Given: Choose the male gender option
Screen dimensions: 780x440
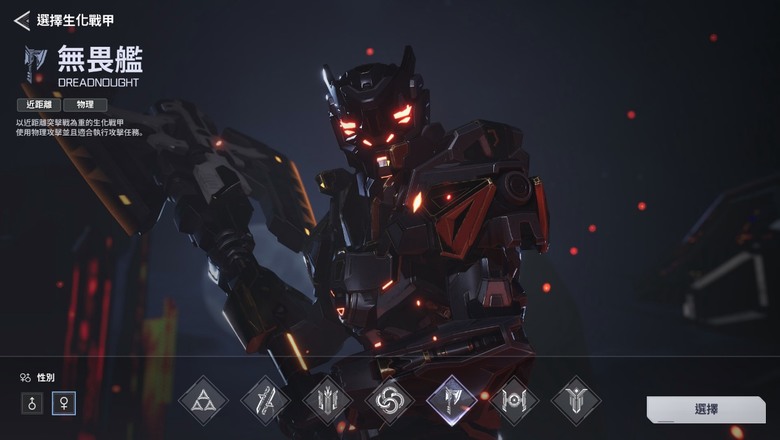Looking at the screenshot, I should tap(32, 405).
